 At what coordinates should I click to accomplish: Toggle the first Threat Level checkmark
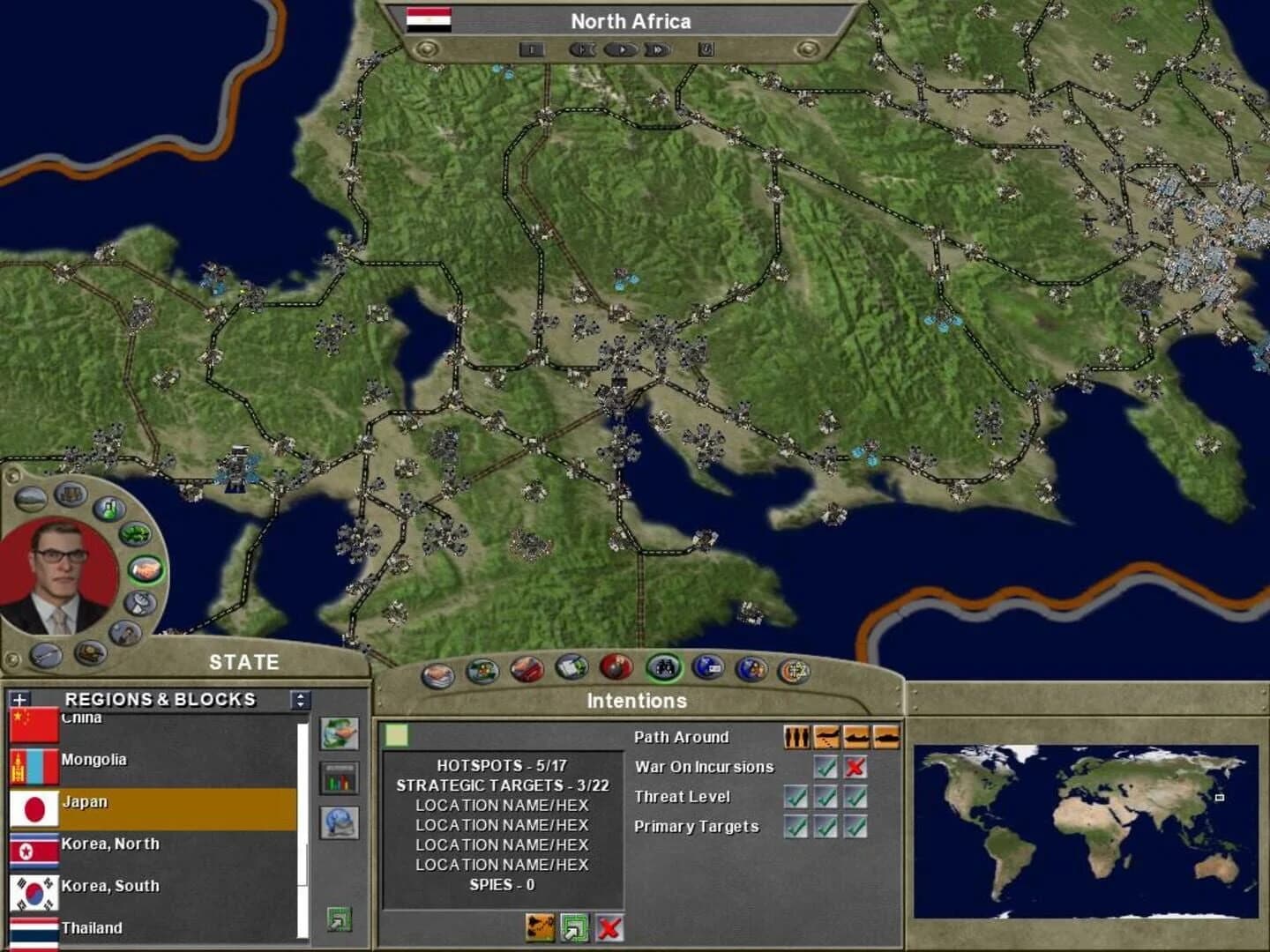pyautogui.click(x=796, y=797)
